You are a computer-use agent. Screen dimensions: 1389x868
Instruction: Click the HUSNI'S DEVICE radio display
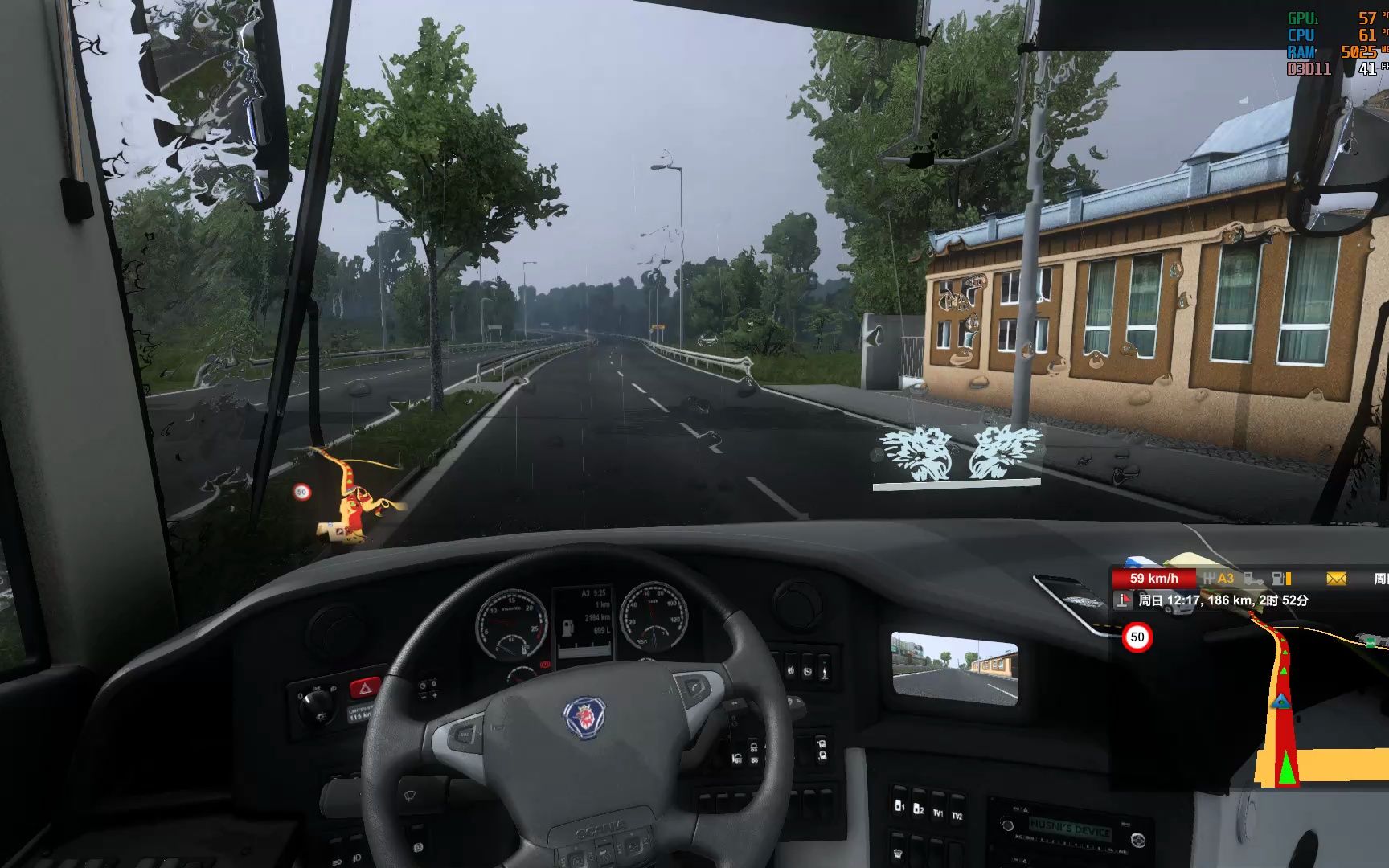1071,827
